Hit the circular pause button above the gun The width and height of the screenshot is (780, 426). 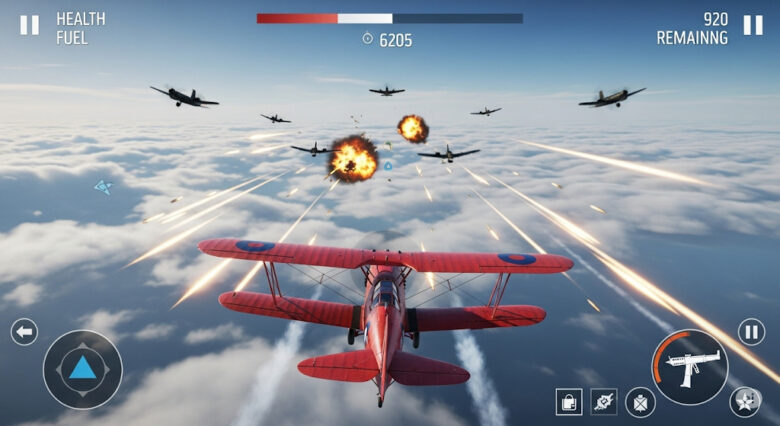[x=751, y=332]
